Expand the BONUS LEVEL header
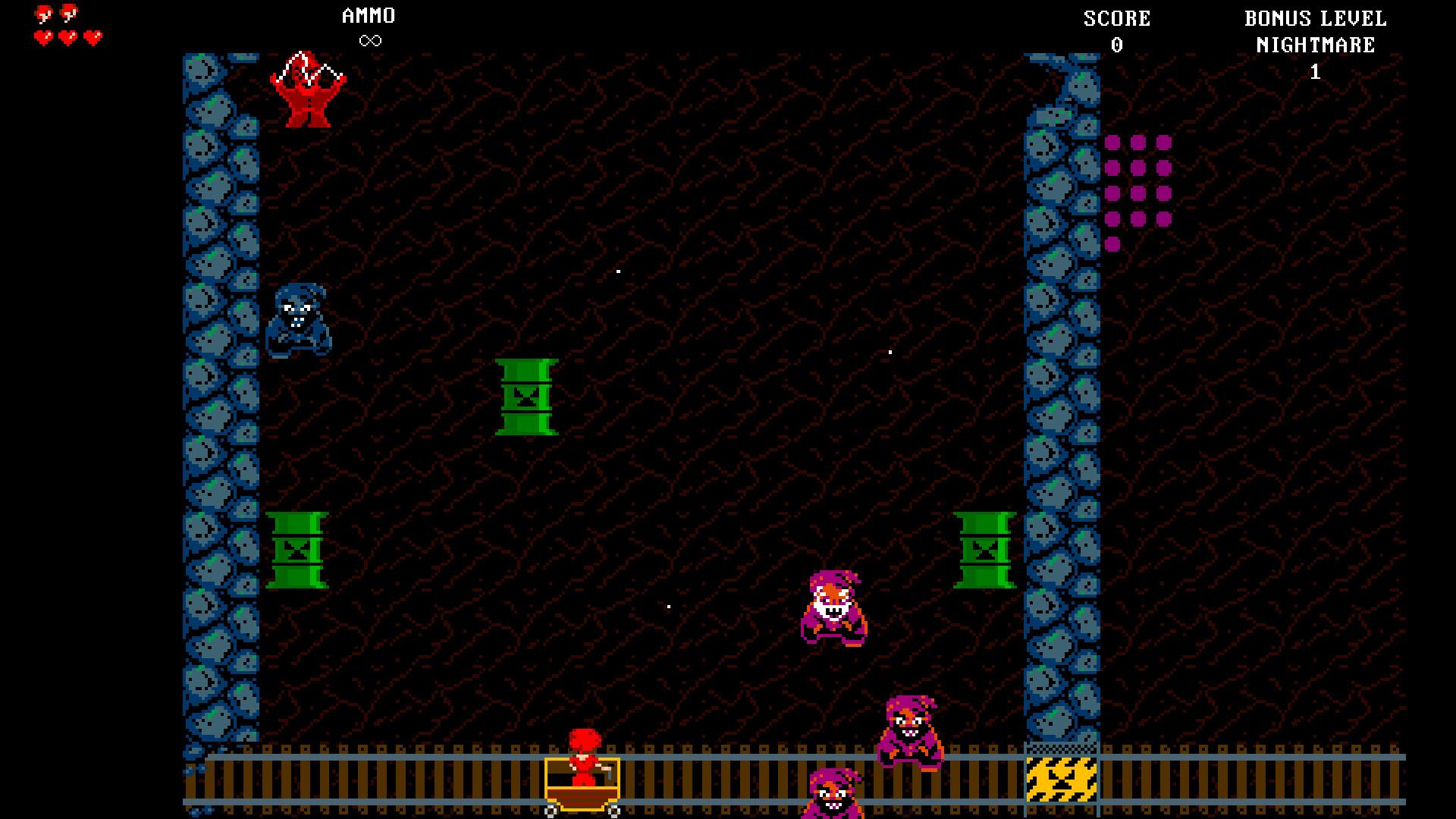 point(1316,19)
